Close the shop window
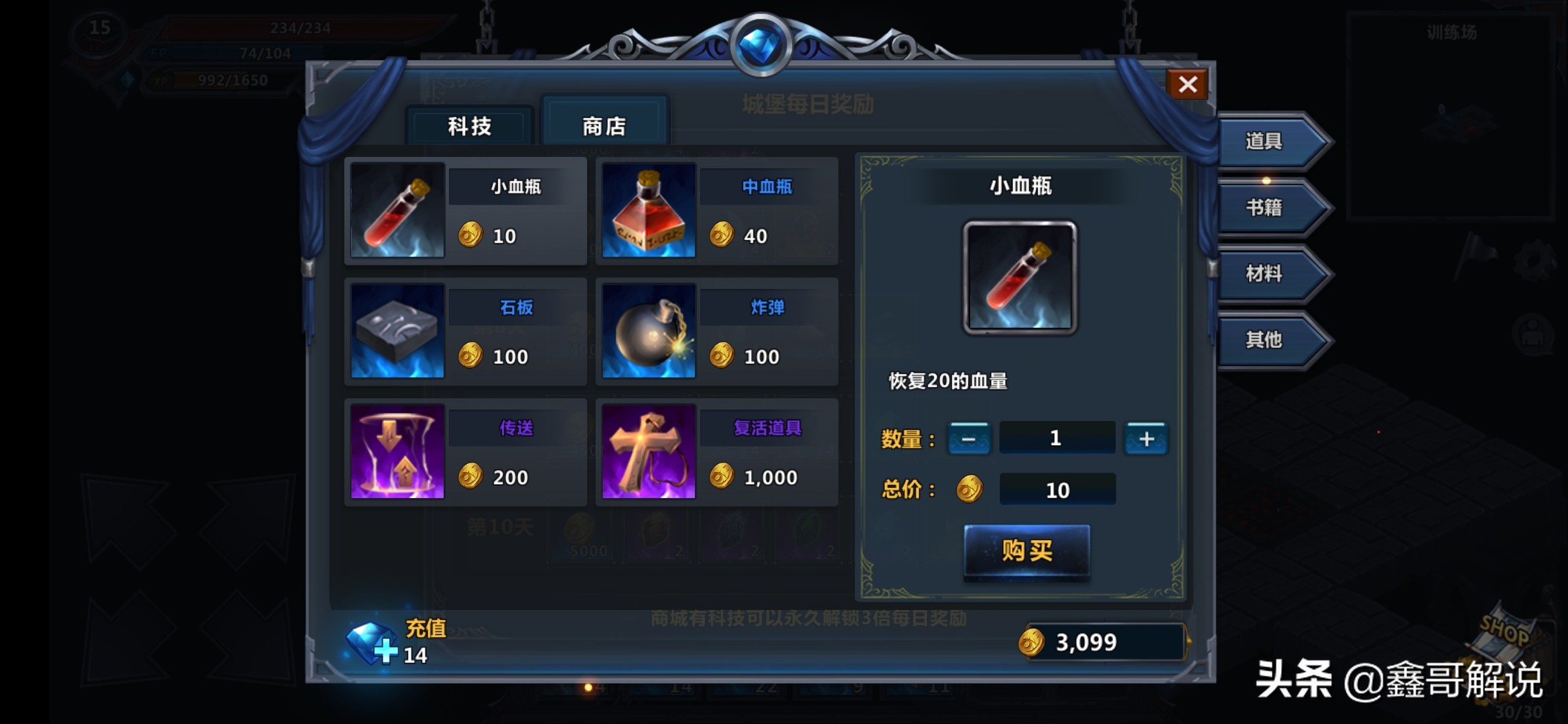1568x724 pixels. click(1187, 84)
